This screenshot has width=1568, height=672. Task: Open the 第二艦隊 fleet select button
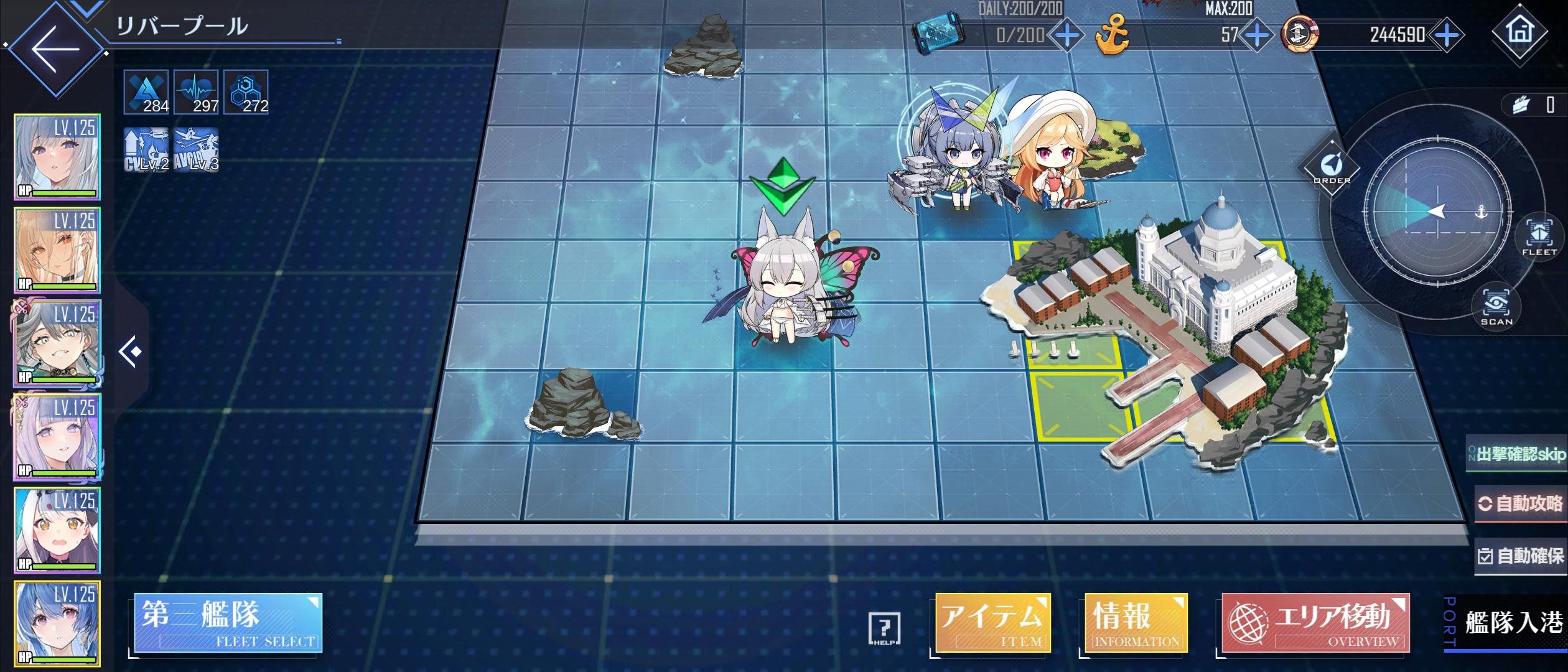228,623
